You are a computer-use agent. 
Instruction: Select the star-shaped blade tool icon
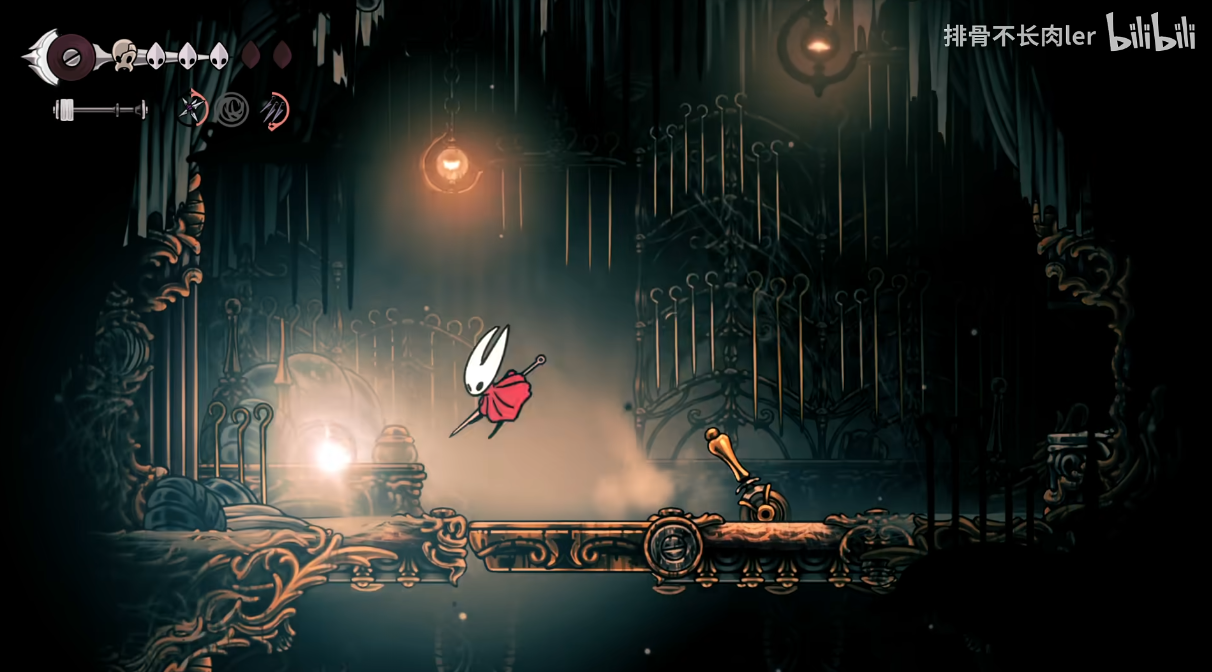pos(191,109)
